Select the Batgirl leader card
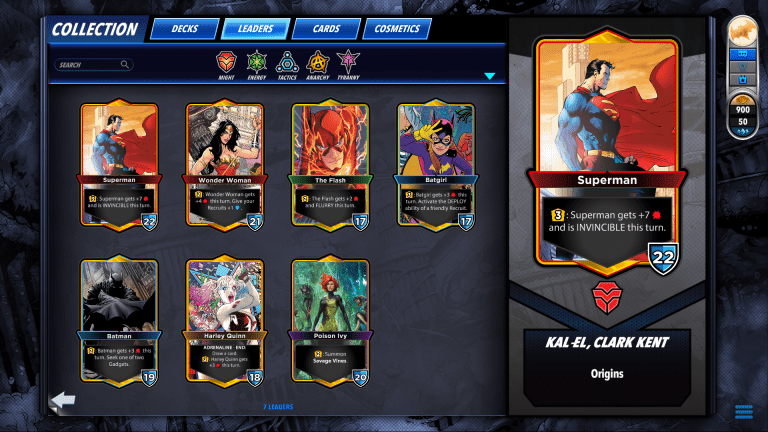 [435, 165]
